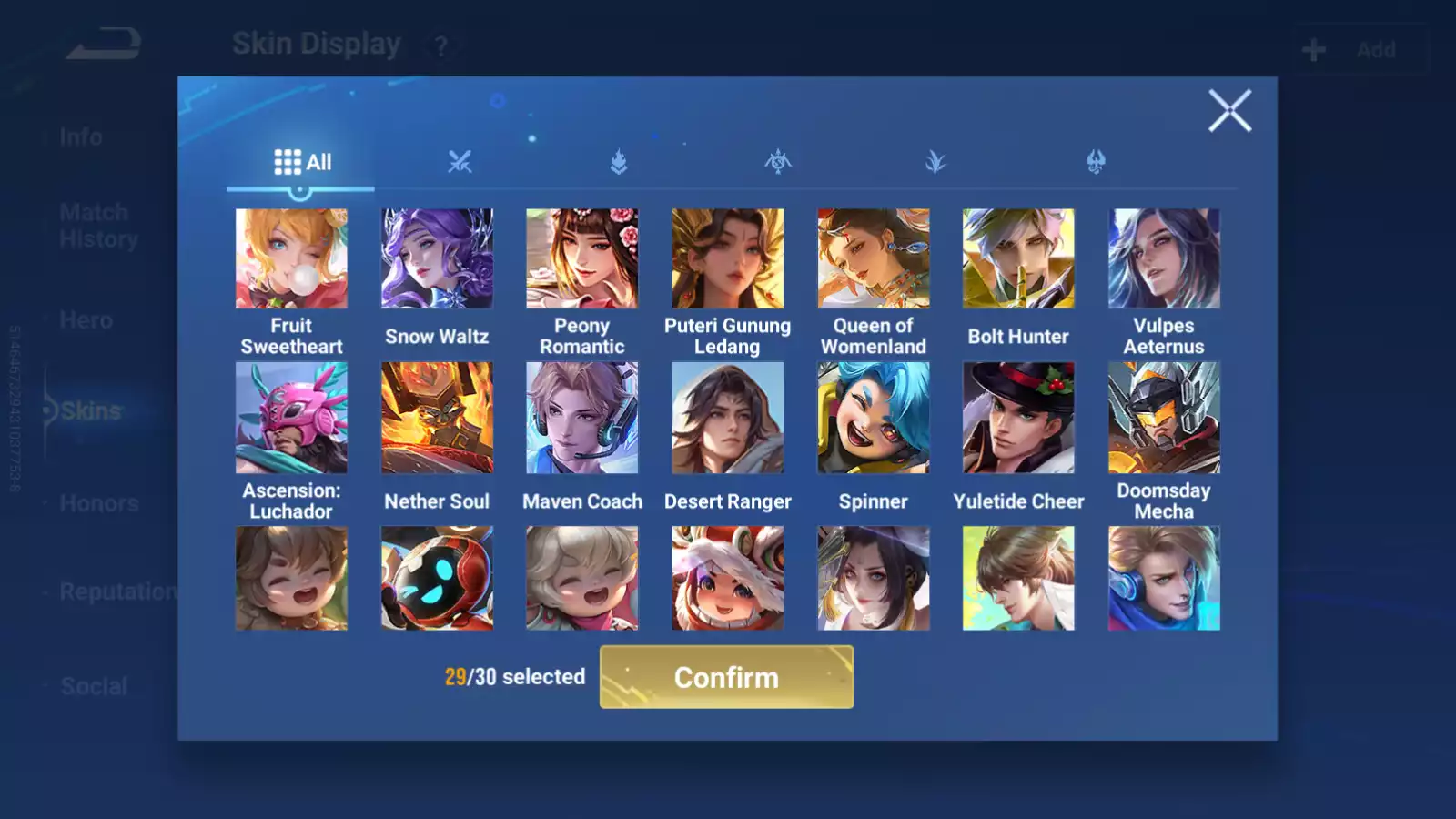The height and width of the screenshot is (819, 1456).
Task: Filter skins by the crossed swords role tab
Action: pyautogui.click(x=460, y=162)
